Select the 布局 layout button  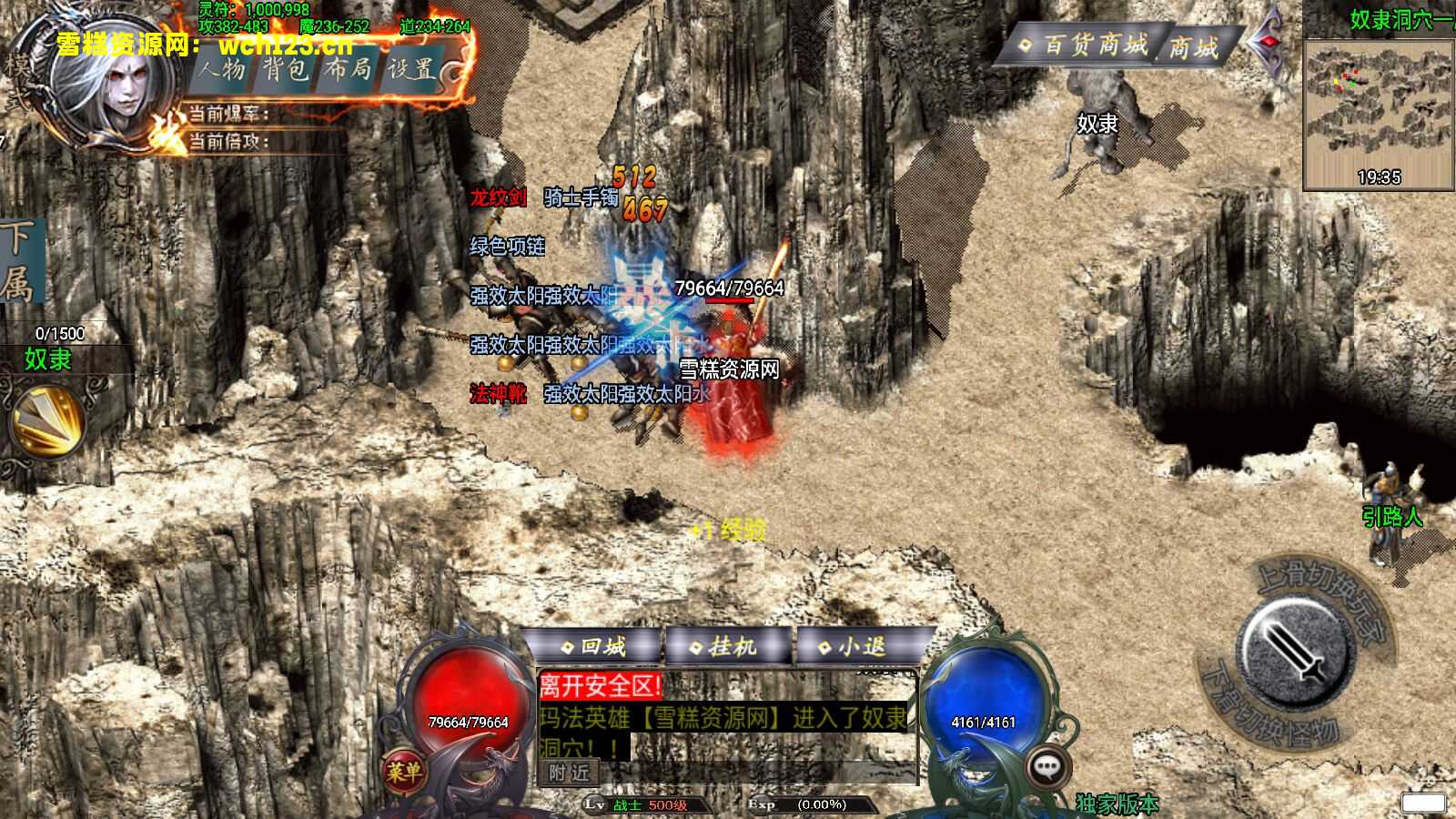(349, 69)
